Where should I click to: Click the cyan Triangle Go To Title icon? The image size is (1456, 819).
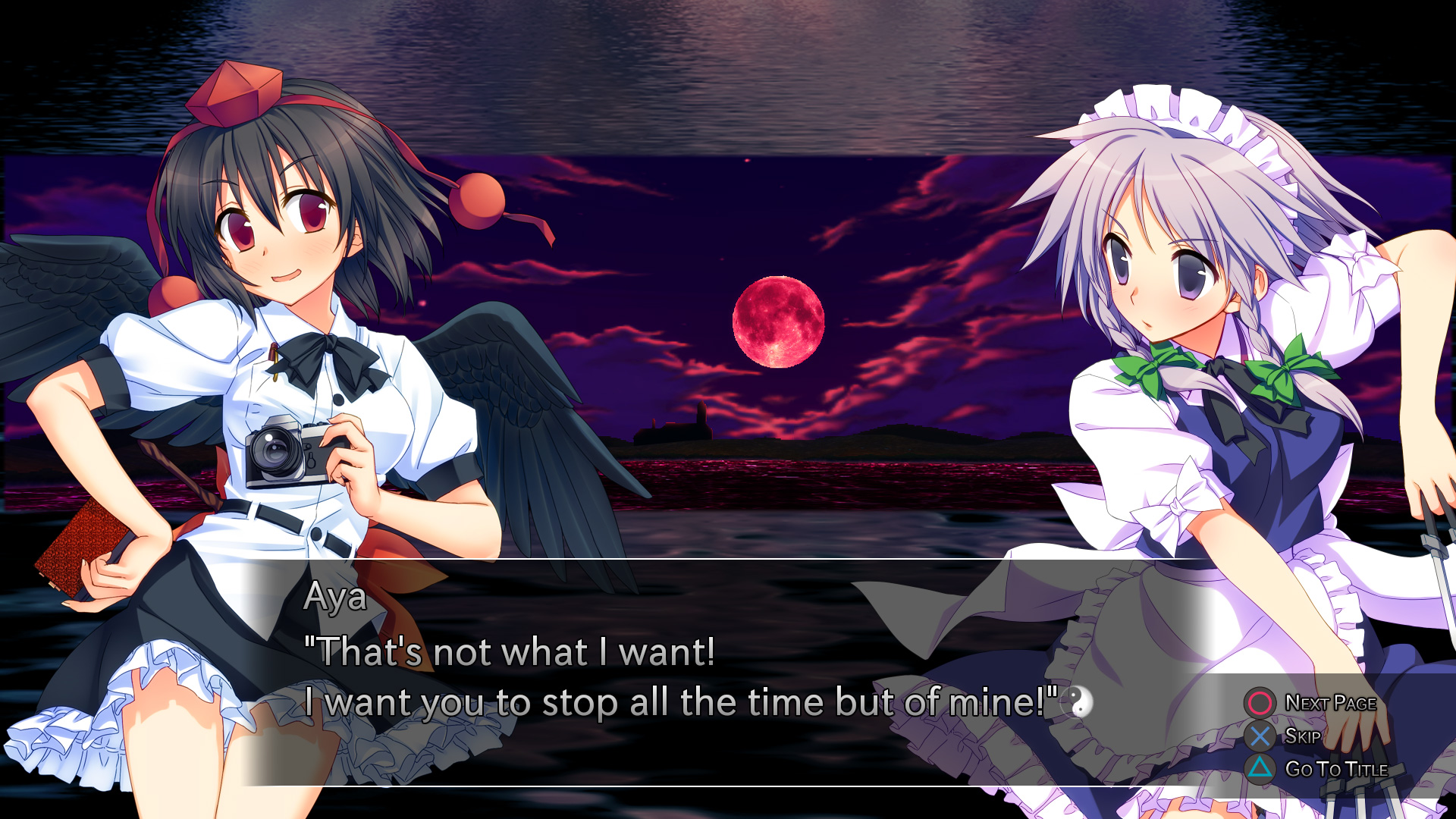[x=1259, y=767]
